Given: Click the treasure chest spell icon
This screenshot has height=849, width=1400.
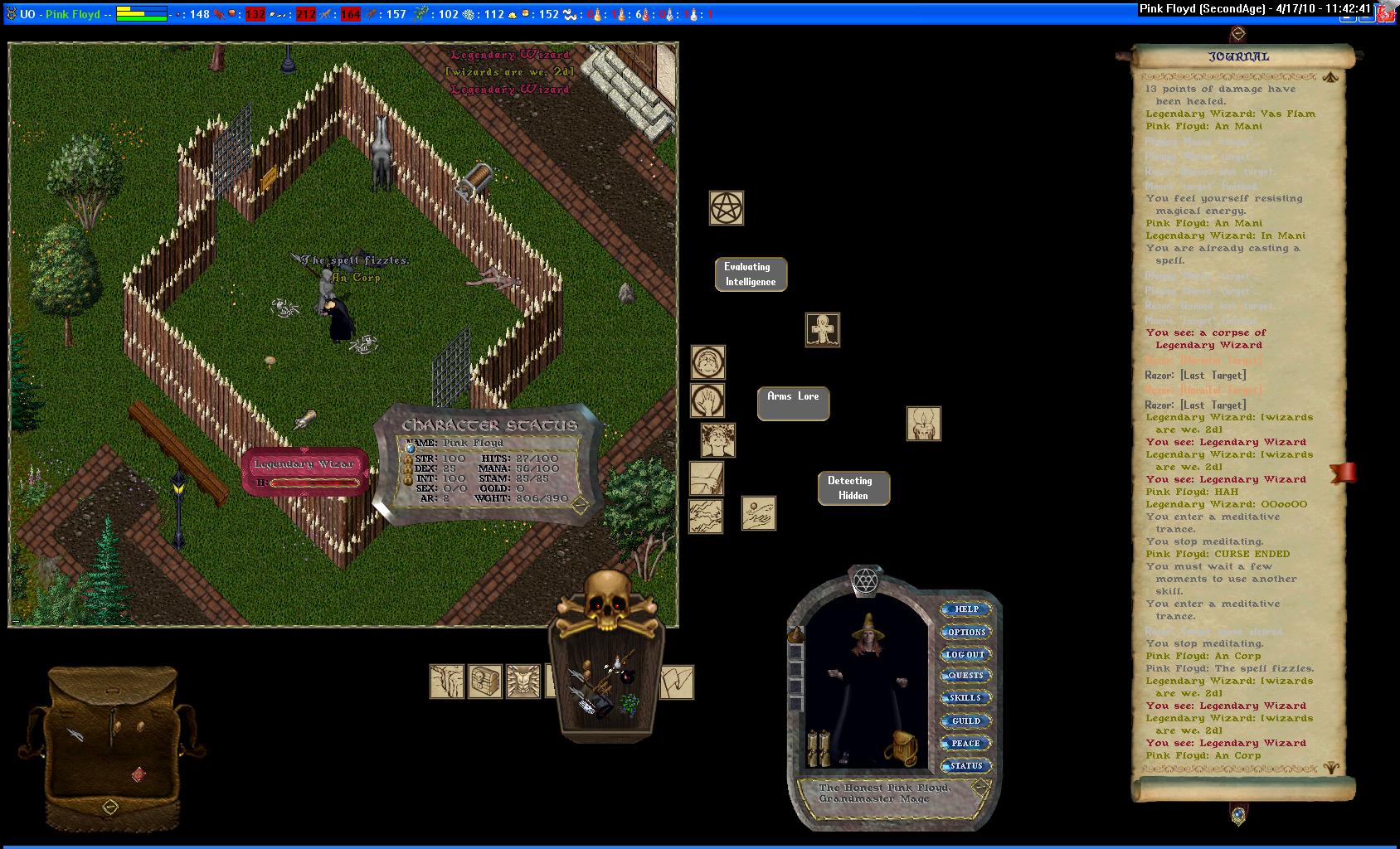Looking at the screenshot, I should 485,682.
